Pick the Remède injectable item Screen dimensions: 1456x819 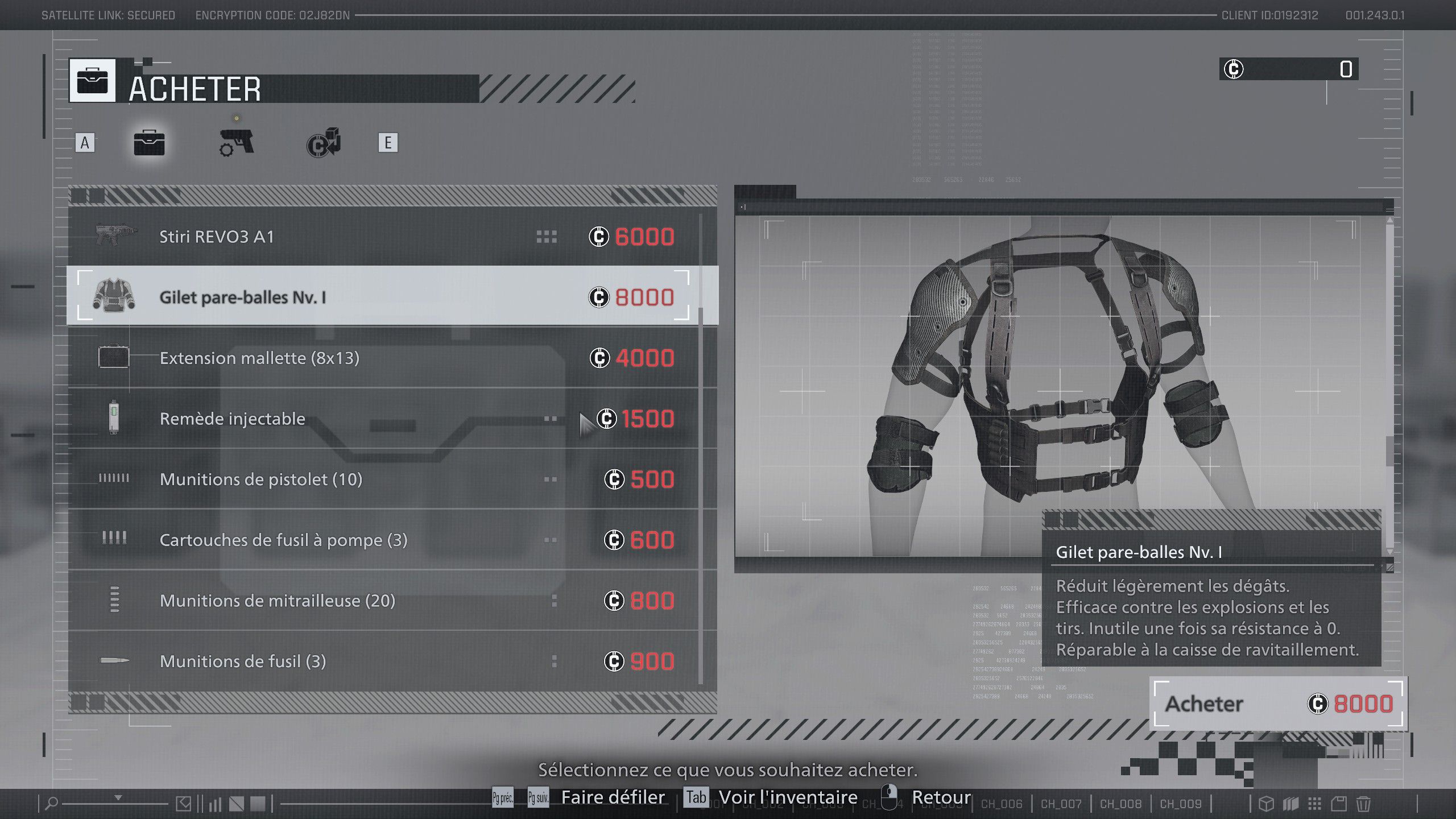[387, 419]
